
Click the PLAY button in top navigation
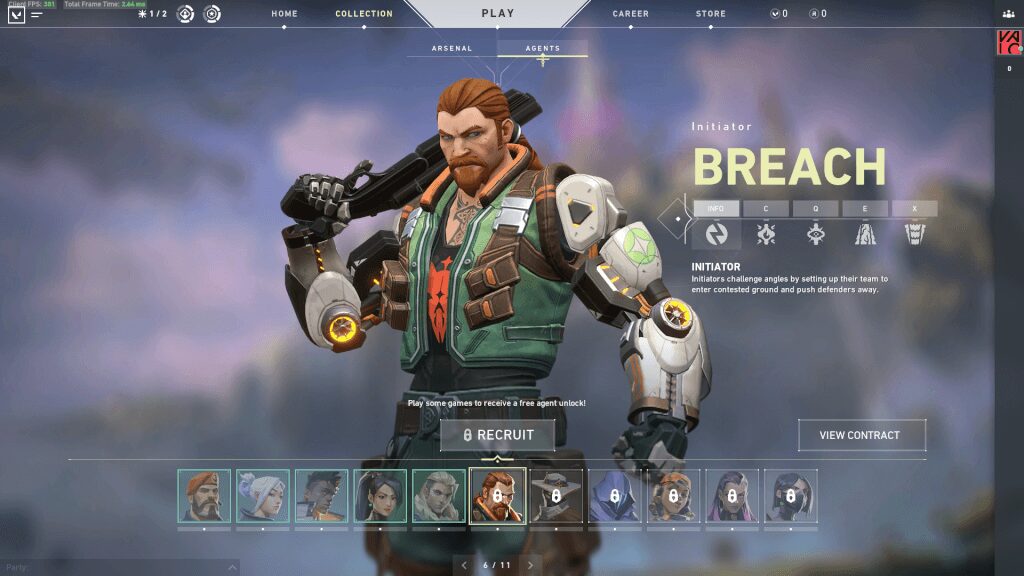pos(497,14)
